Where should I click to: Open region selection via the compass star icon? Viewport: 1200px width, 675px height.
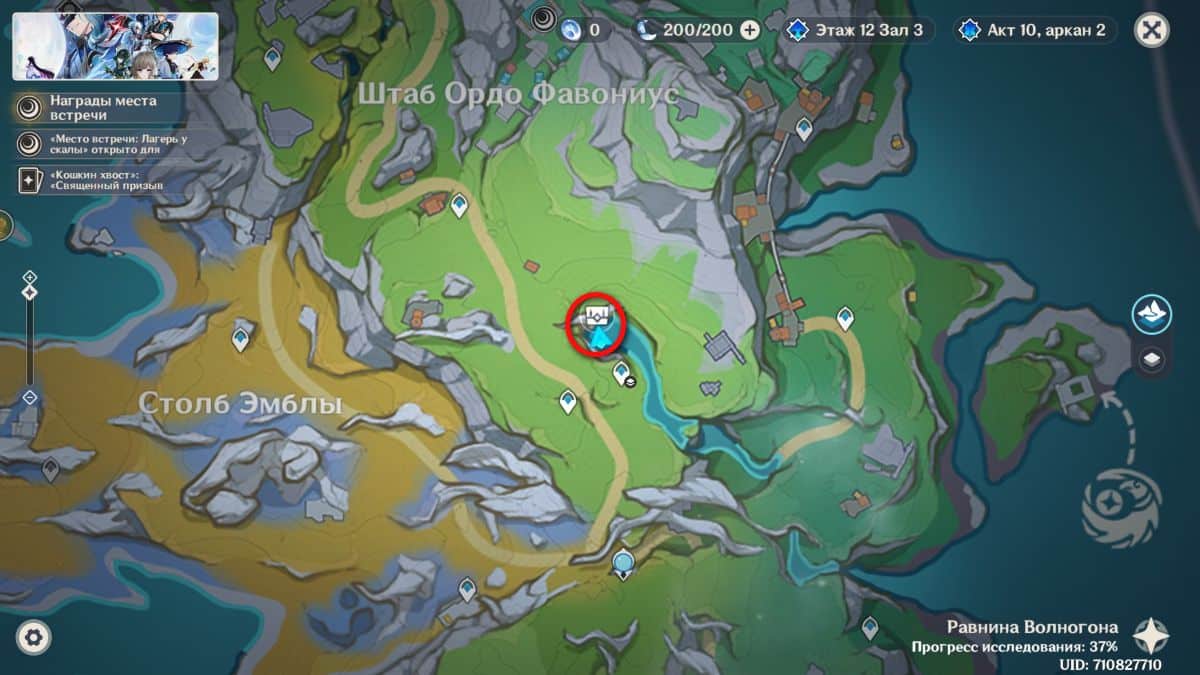click(1152, 634)
